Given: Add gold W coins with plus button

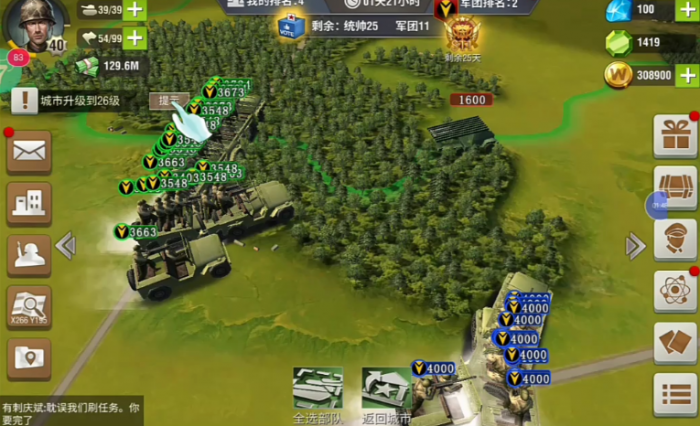Looking at the screenshot, I should (687, 75).
